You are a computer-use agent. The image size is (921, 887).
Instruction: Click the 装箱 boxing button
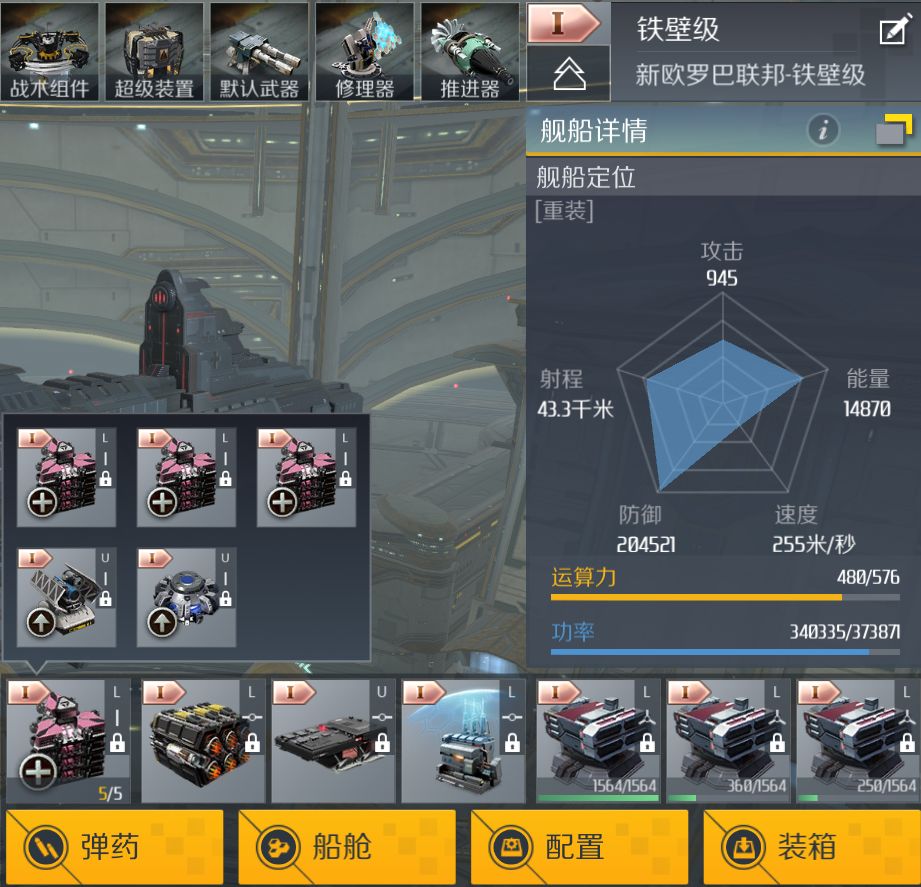coord(811,848)
